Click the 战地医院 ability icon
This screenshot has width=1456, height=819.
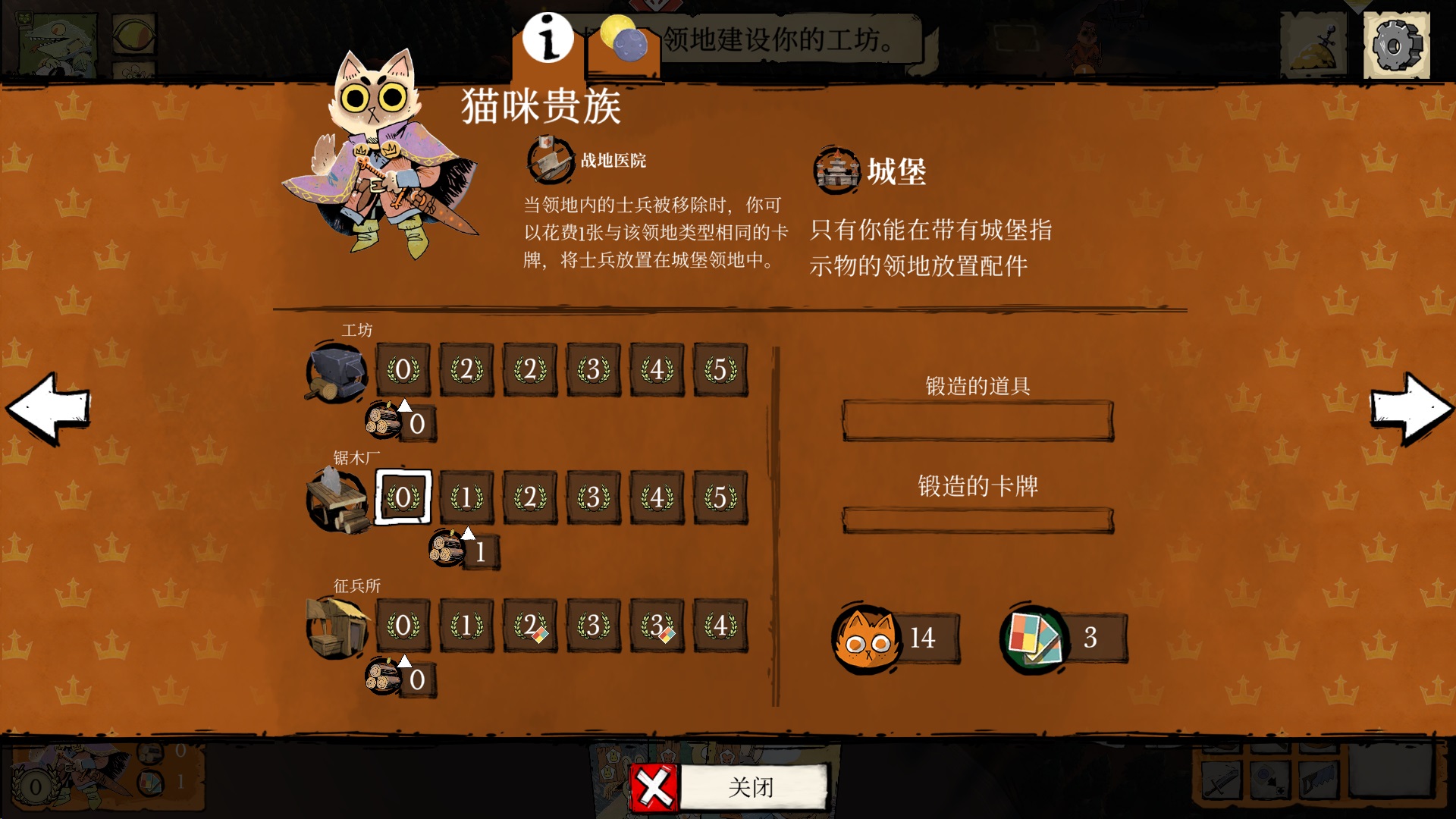(x=548, y=162)
